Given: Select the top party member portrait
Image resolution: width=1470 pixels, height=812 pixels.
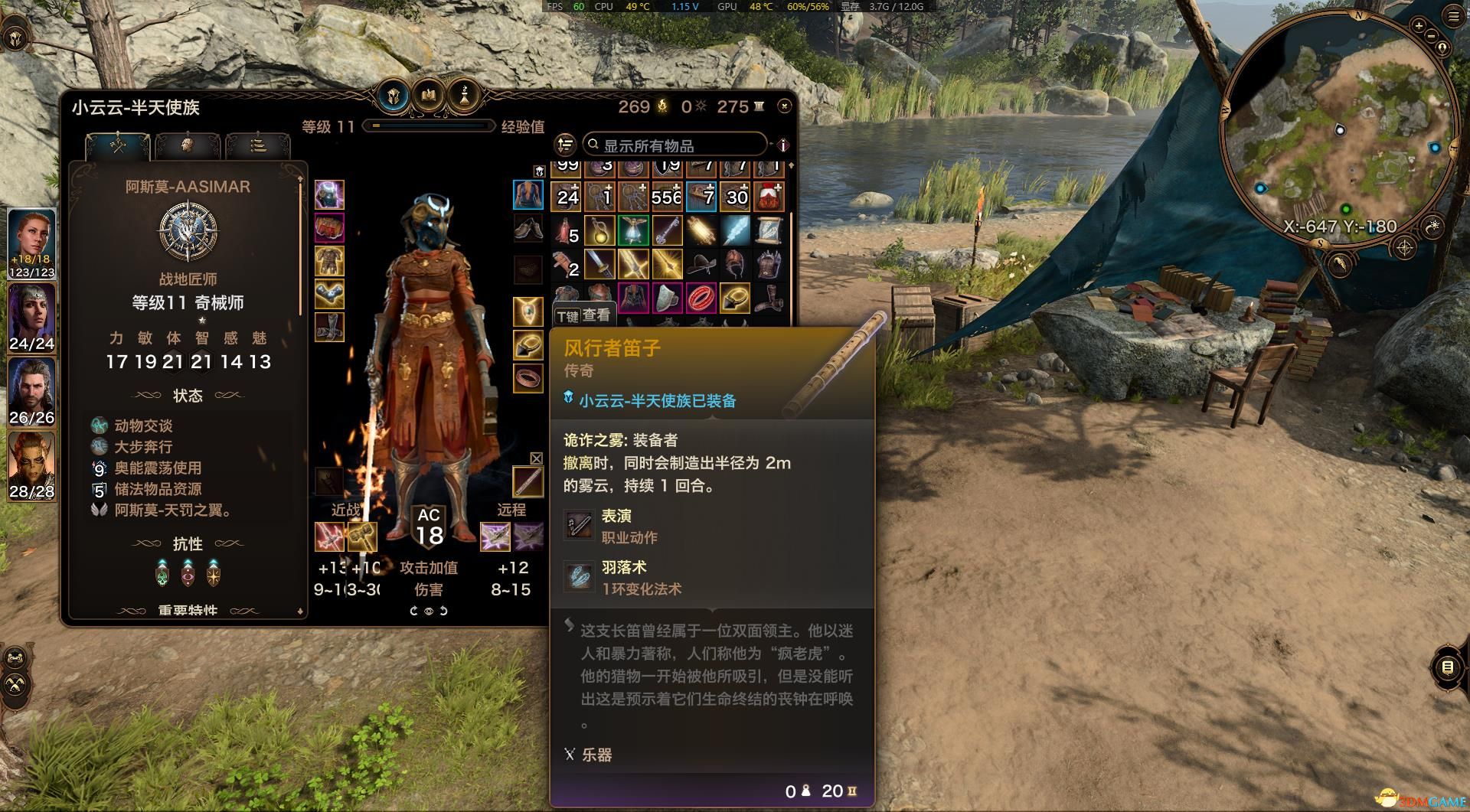Looking at the screenshot, I should pyautogui.click(x=31, y=240).
